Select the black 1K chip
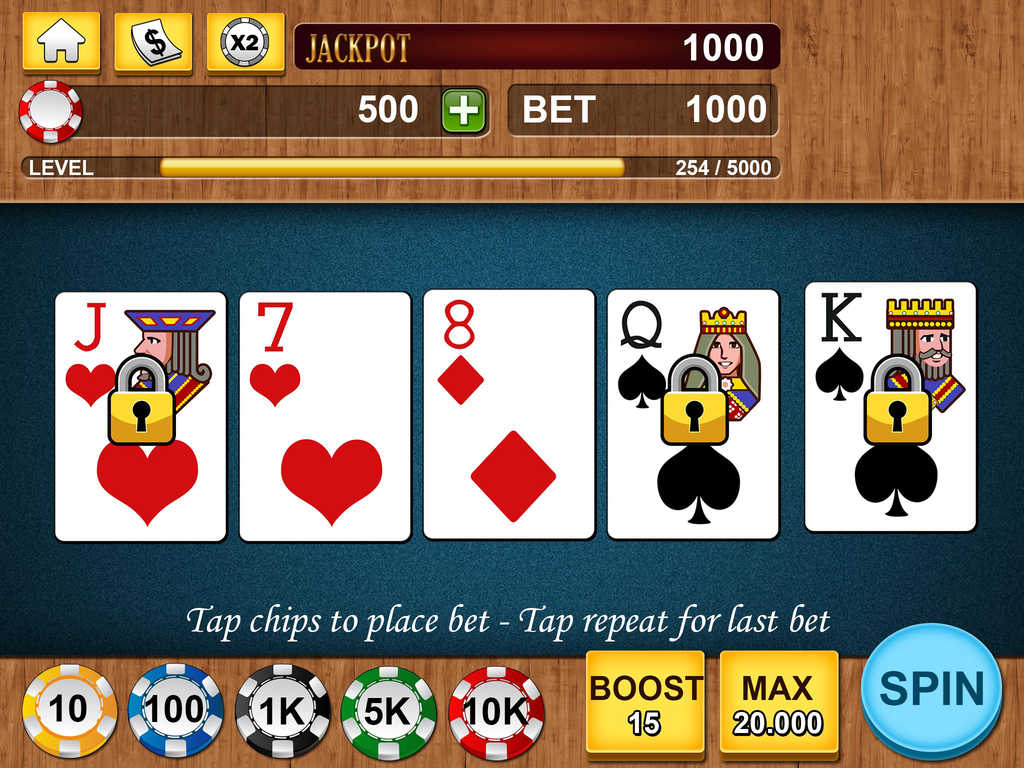The height and width of the screenshot is (768, 1024). [282, 710]
